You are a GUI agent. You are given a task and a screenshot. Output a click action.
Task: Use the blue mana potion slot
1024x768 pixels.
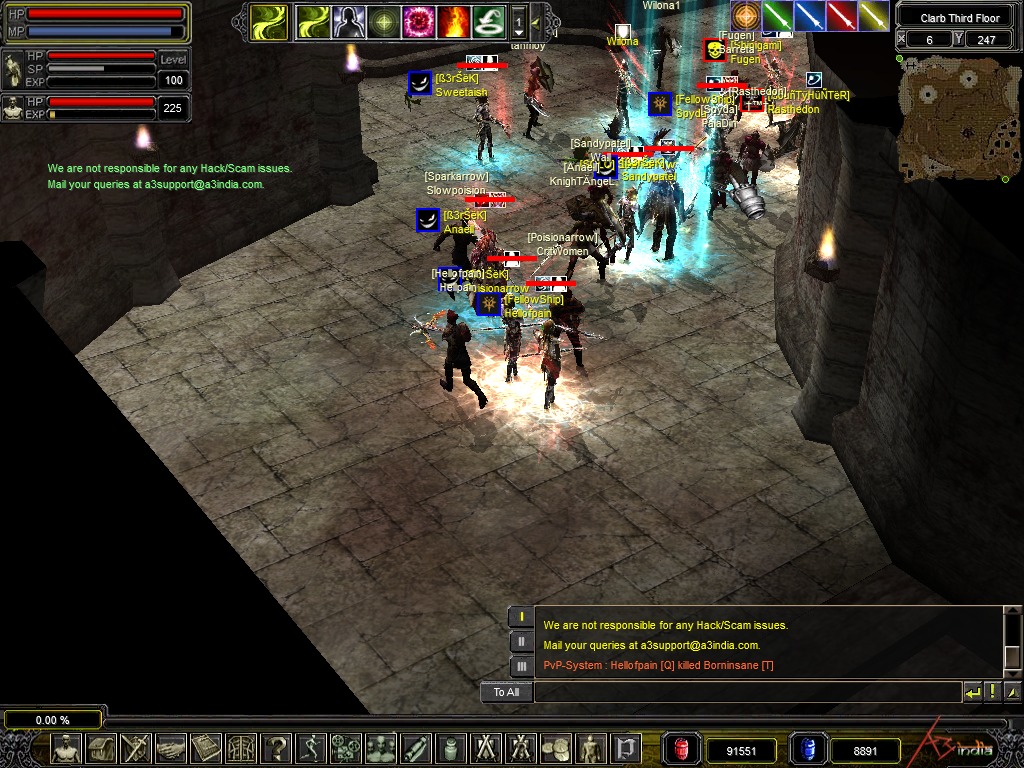click(807, 749)
